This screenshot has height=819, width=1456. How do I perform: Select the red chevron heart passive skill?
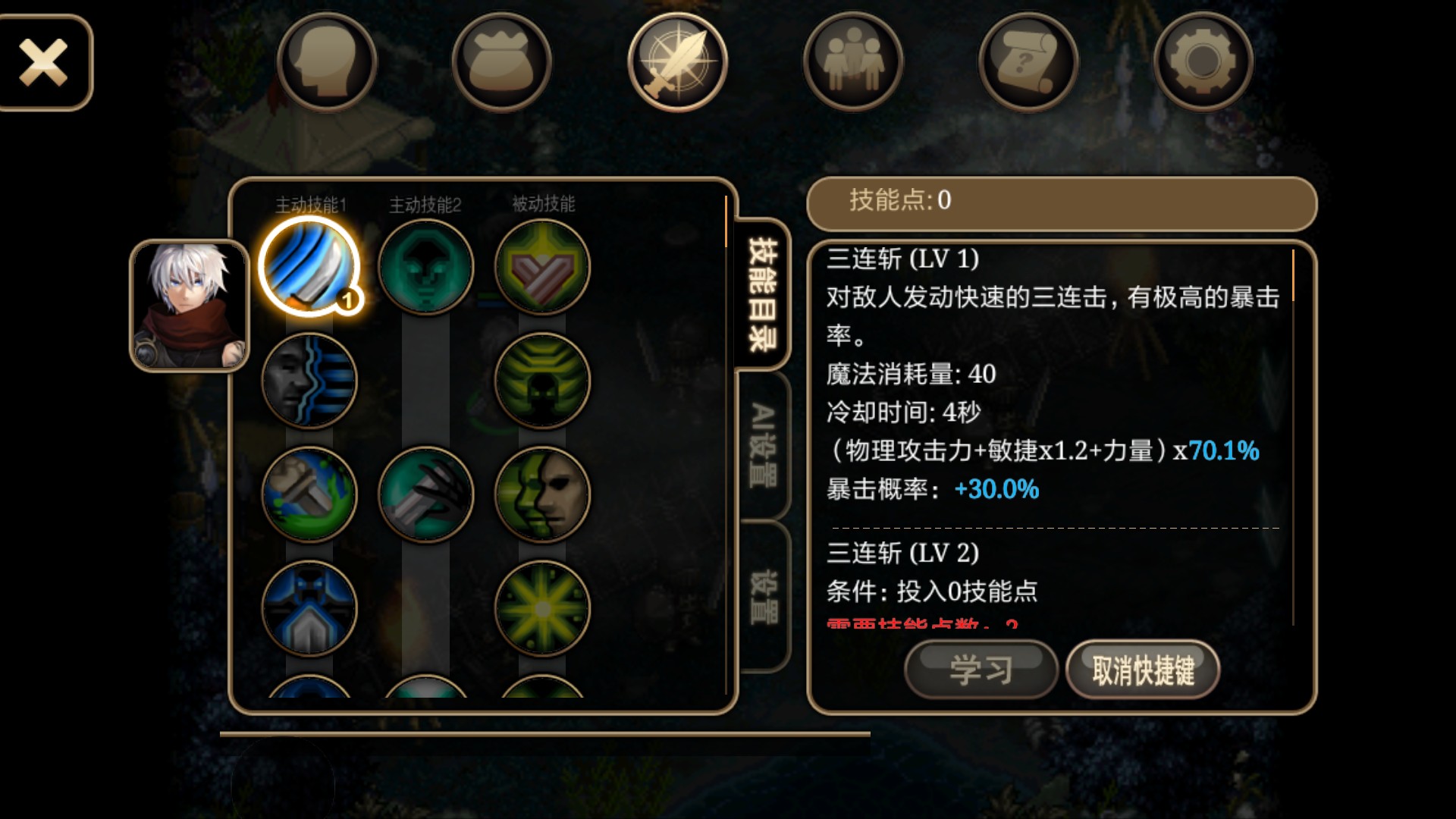[542, 266]
